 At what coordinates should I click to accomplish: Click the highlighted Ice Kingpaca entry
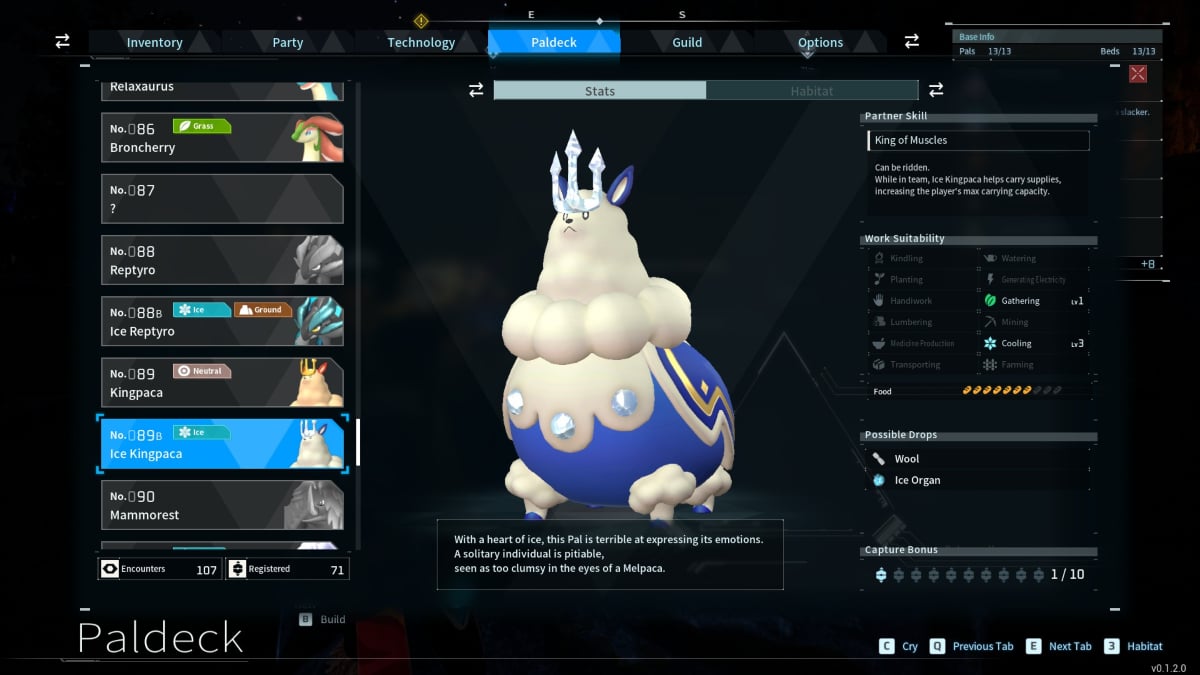(222, 444)
